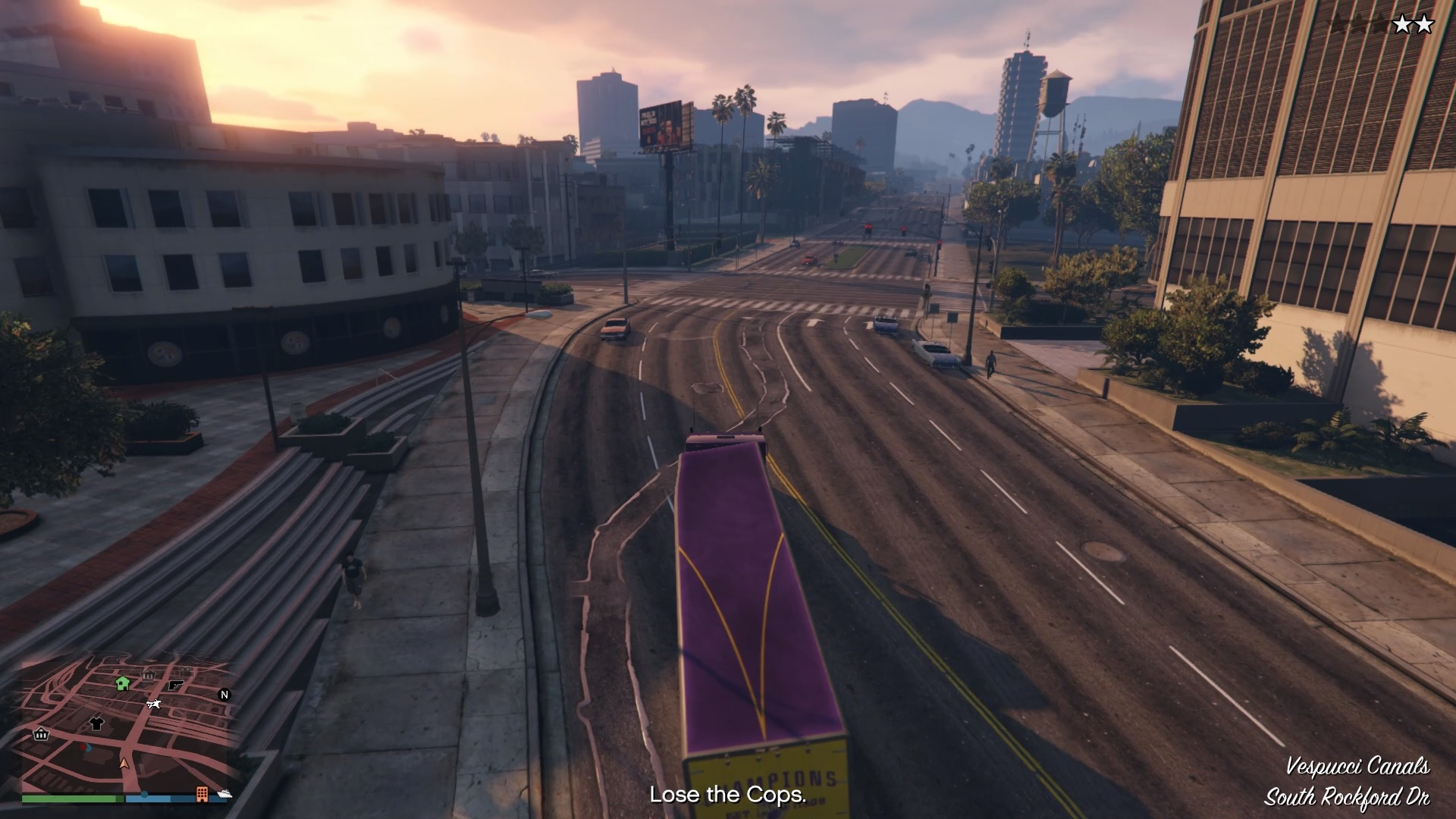This screenshot has width=1456, height=819.
Task: Select the green safehouse icon on the minimap
Action: [x=122, y=684]
